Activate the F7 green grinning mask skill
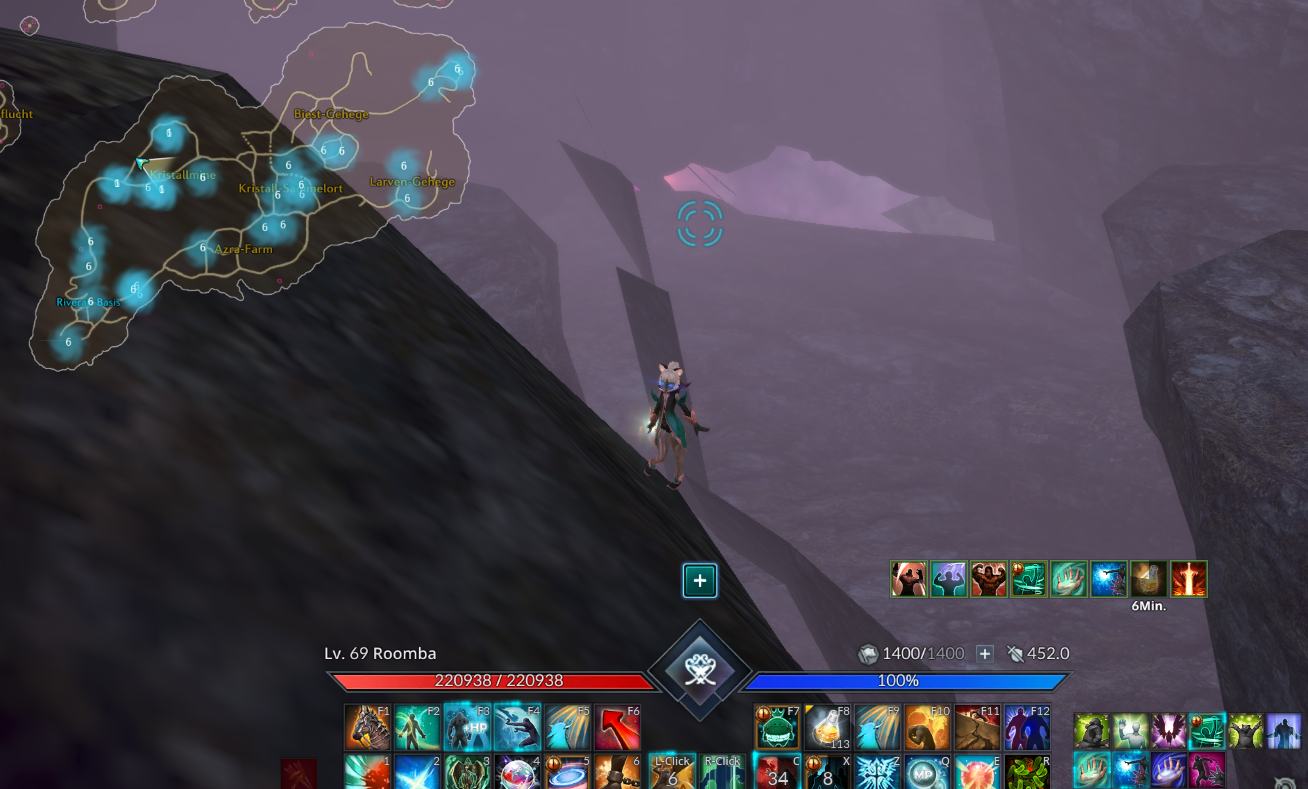 click(777, 727)
